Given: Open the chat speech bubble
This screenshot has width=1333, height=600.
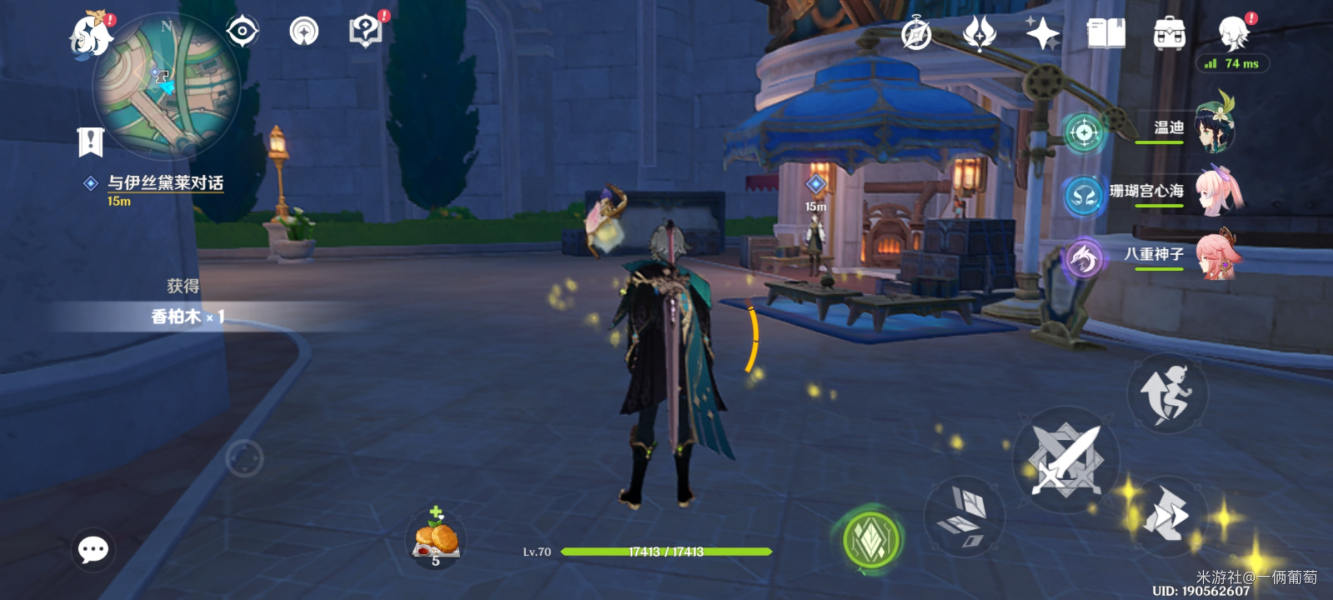Looking at the screenshot, I should [94, 549].
